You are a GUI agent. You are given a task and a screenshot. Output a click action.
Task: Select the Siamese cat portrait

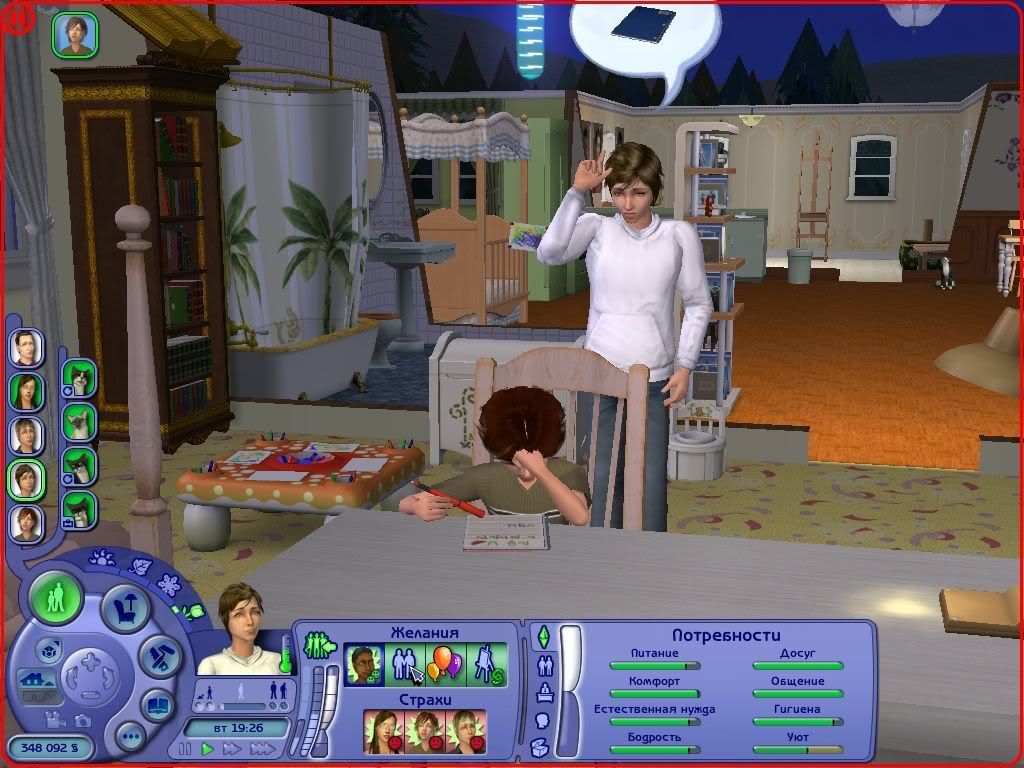79,421
